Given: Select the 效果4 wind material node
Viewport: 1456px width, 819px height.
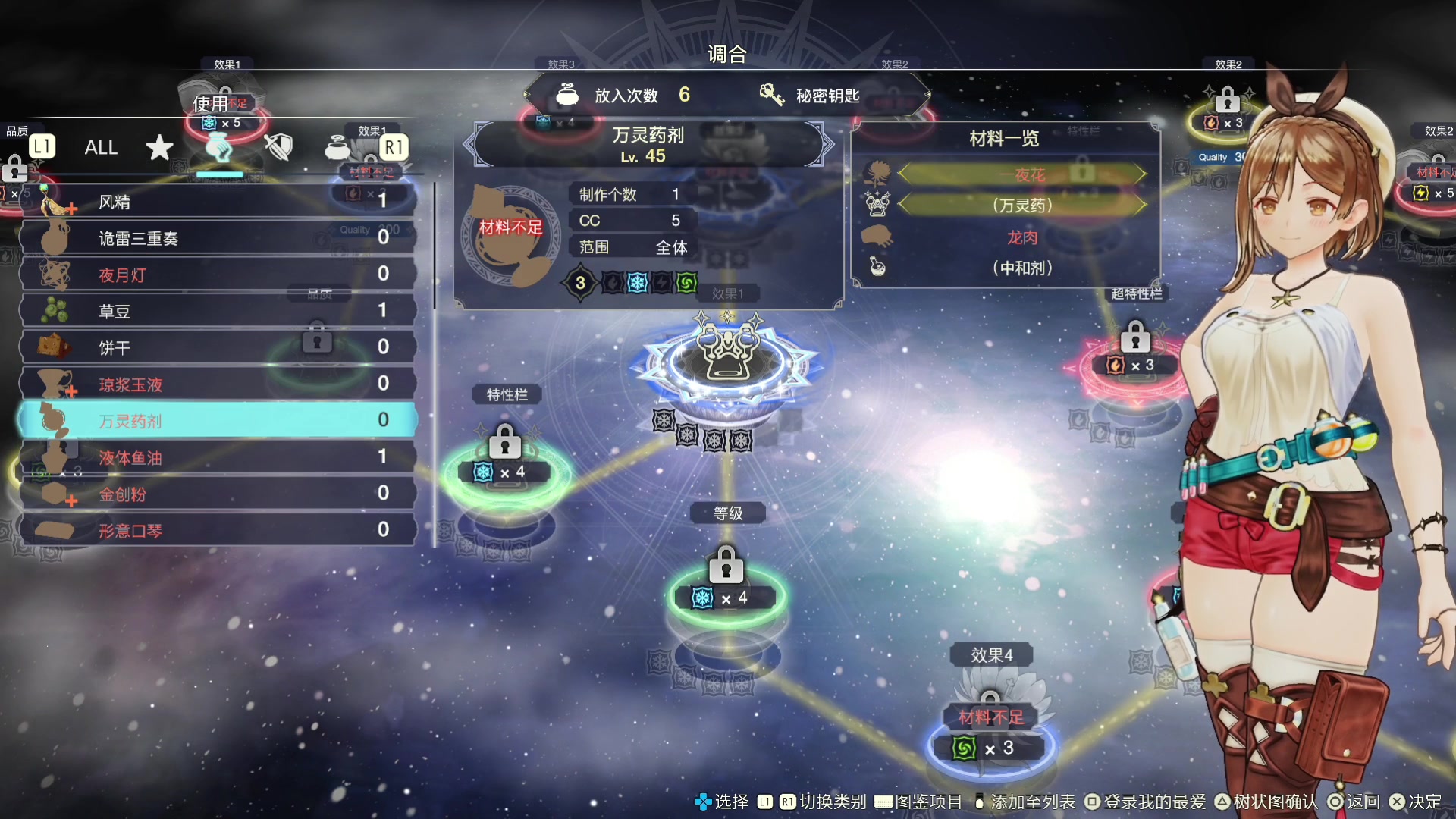Looking at the screenshot, I should (990, 748).
